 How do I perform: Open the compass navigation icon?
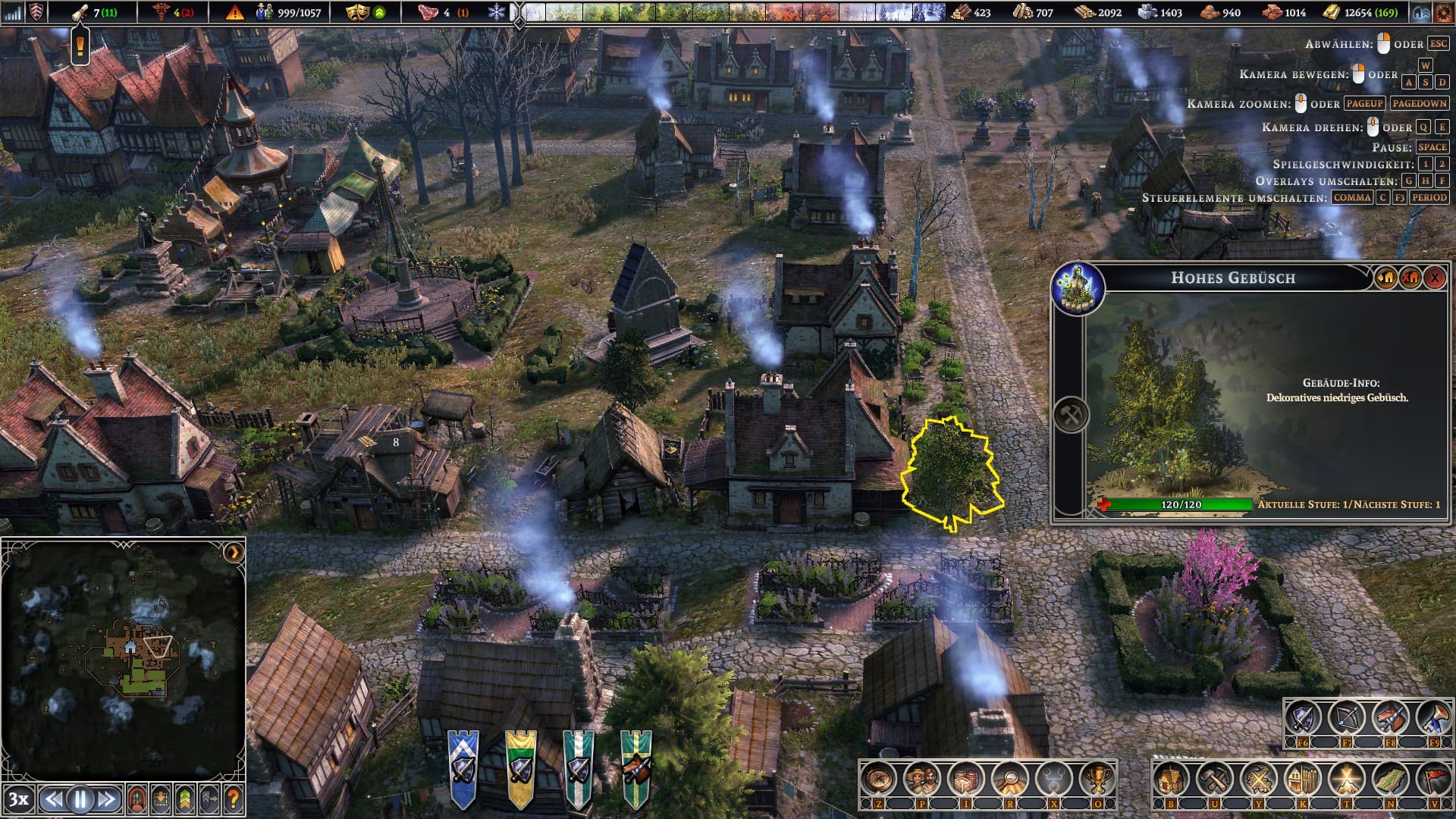pyautogui.click(x=879, y=779)
